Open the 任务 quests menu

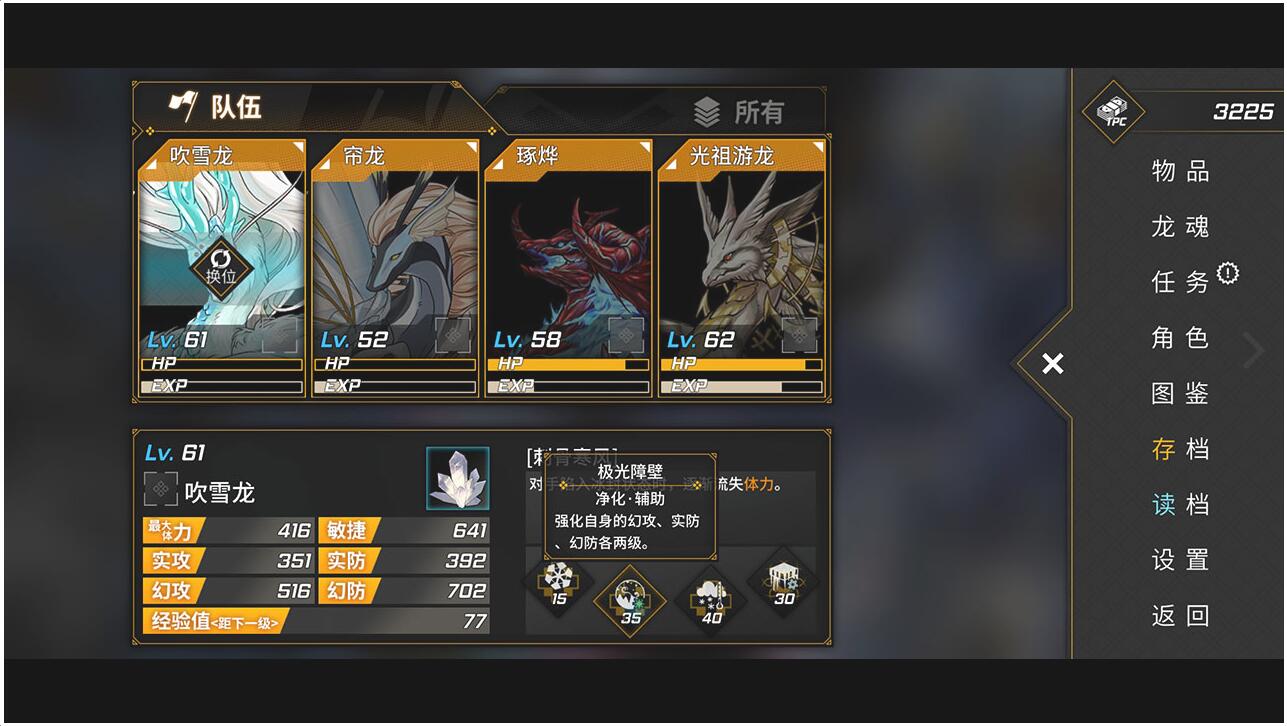pos(1180,283)
